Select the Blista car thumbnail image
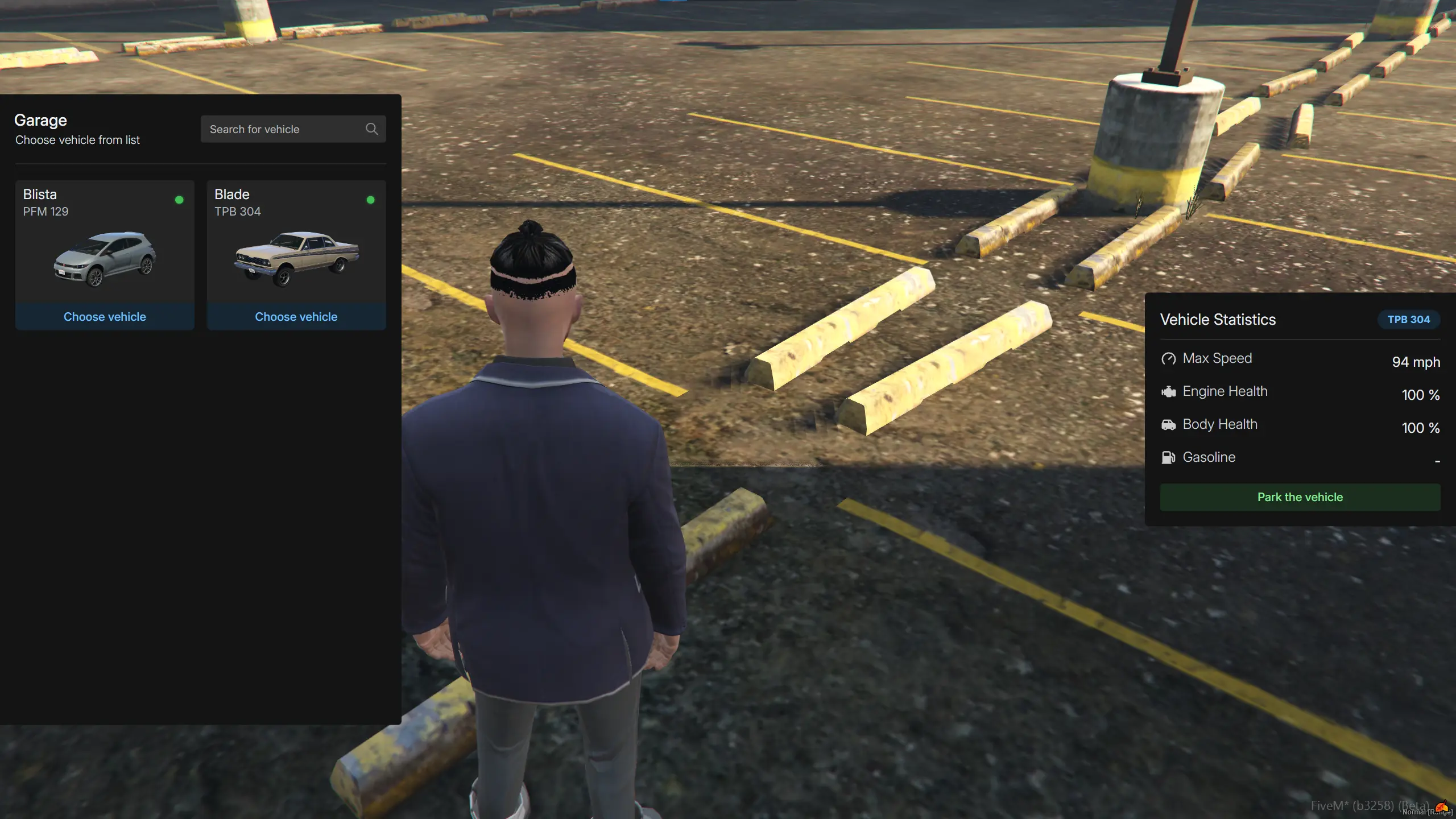 pos(105,259)
